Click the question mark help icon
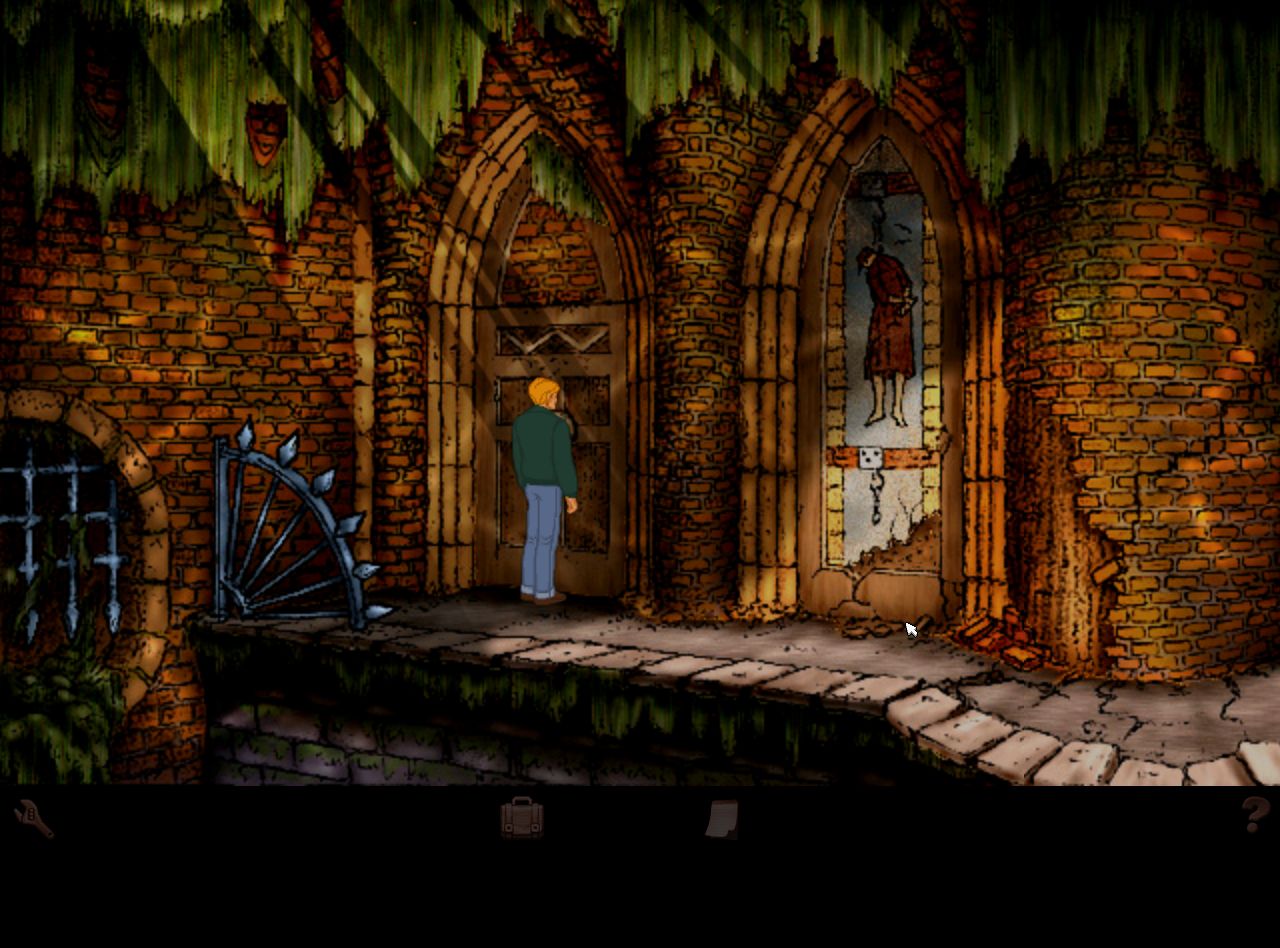 pos(1255,815)
